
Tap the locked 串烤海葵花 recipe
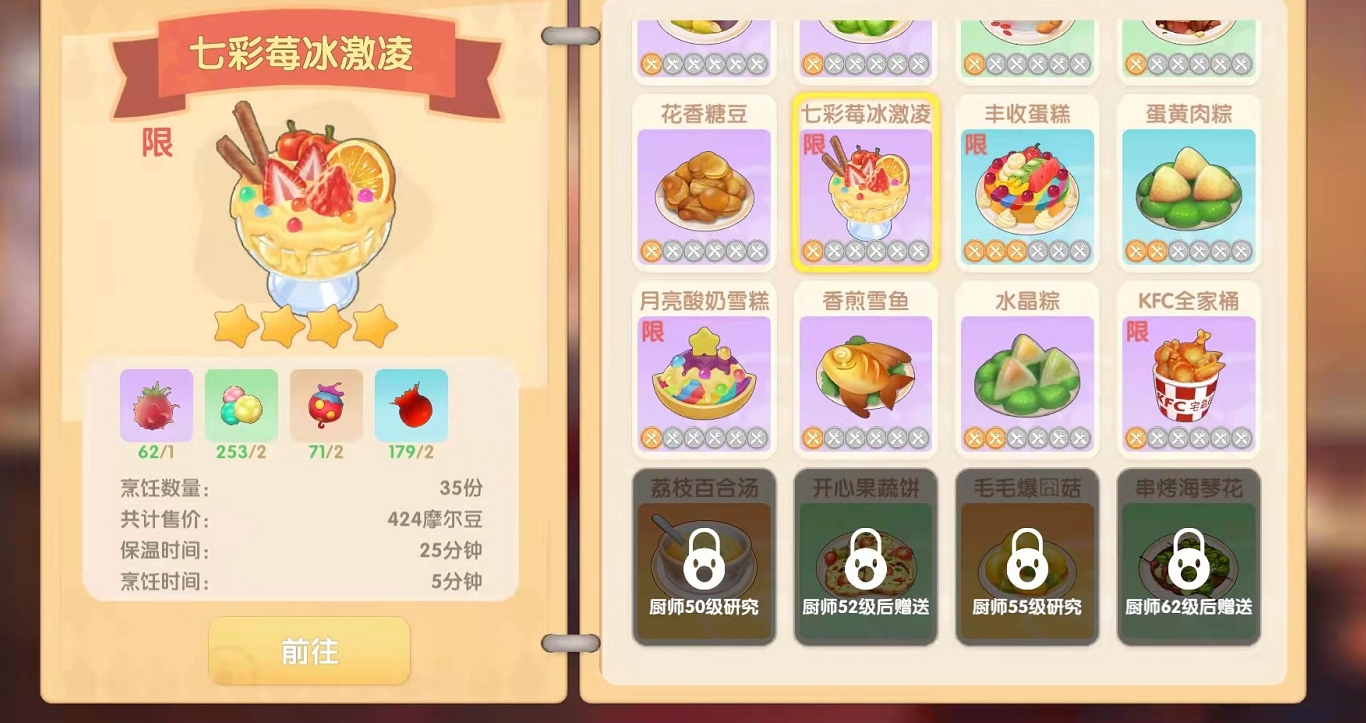(x=1188, y=557)
